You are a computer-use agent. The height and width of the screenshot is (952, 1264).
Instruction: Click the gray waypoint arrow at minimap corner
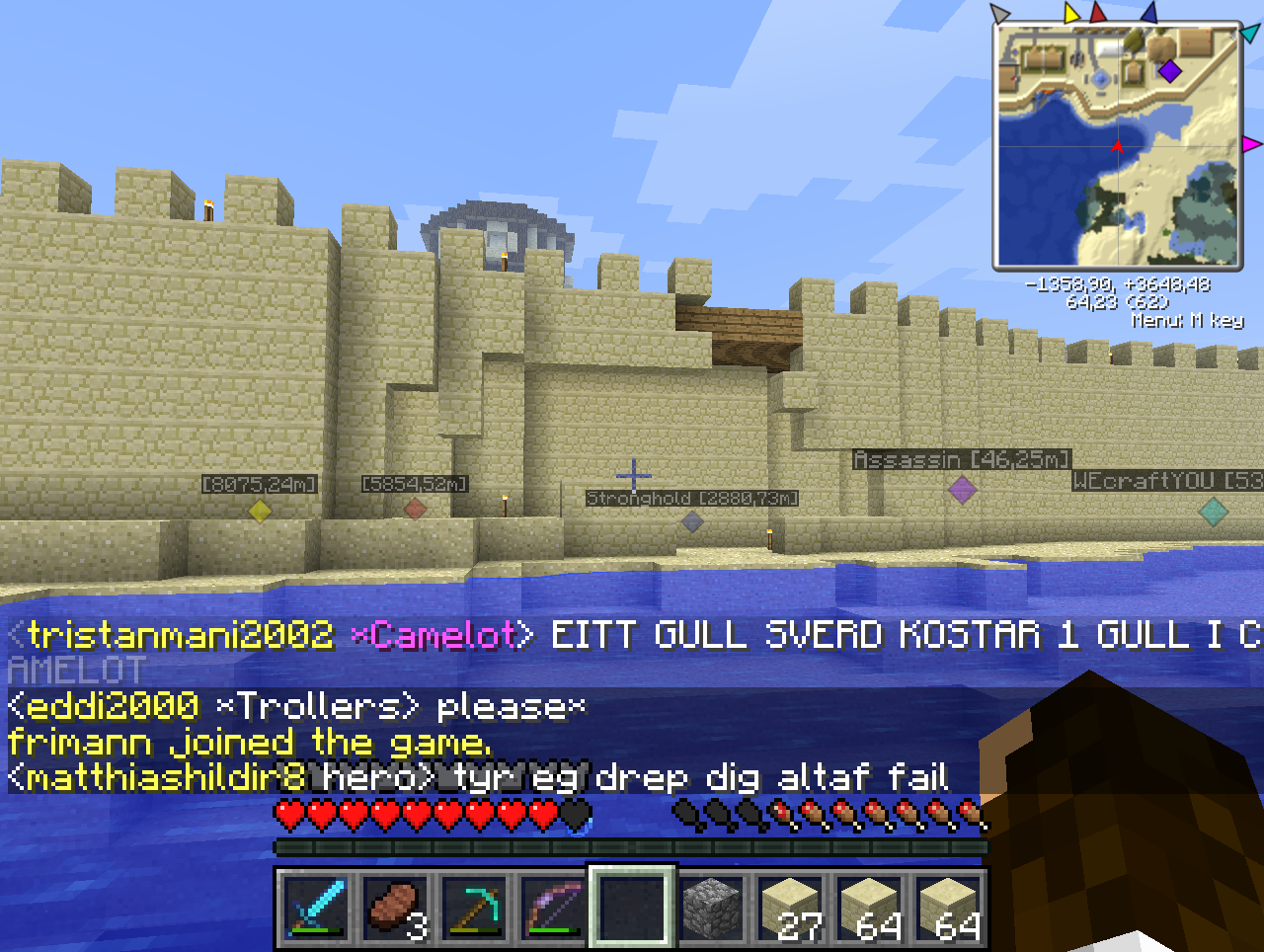(1000, 14)
